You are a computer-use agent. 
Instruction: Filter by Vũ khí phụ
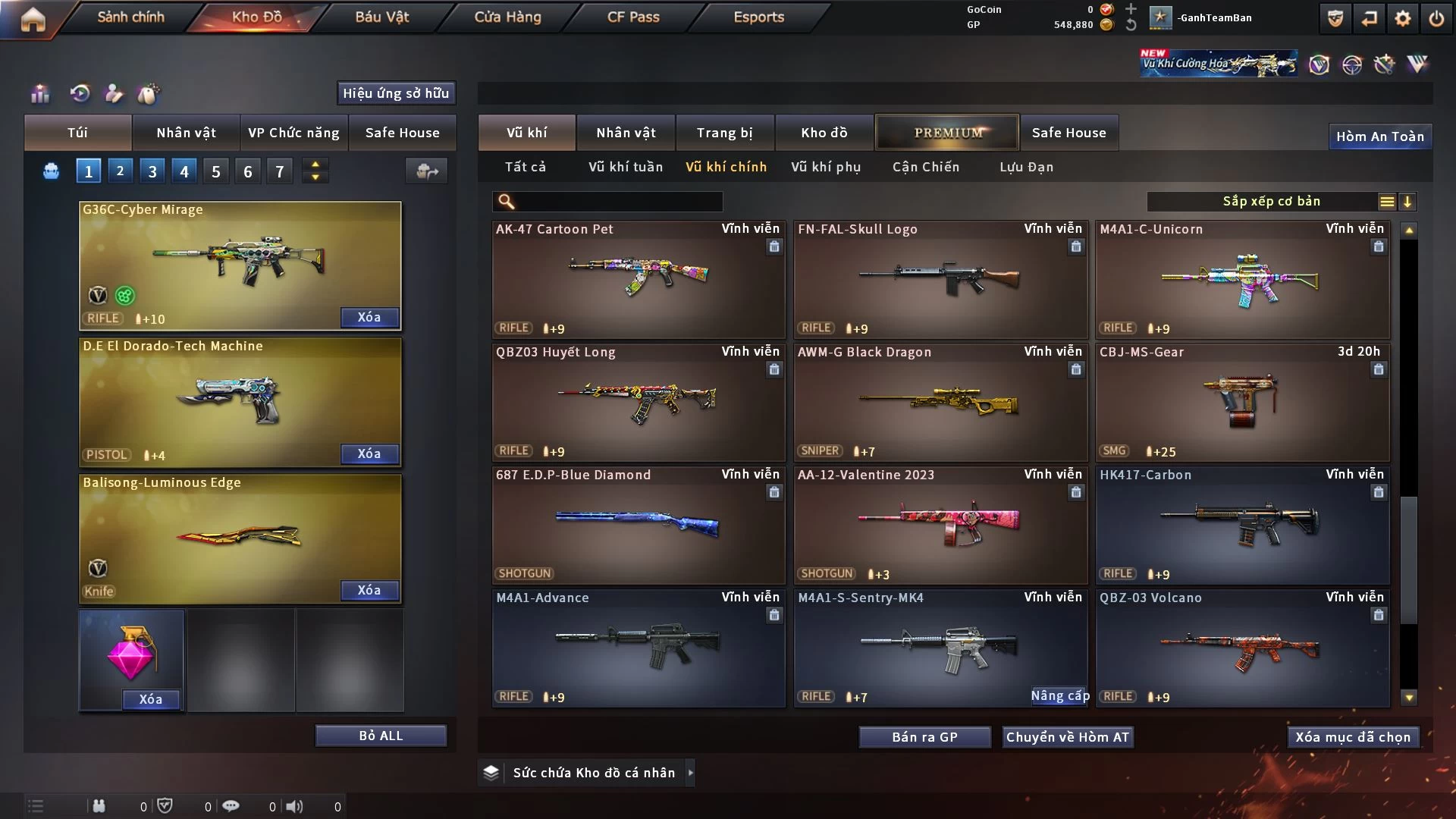(x=826, y=167)
